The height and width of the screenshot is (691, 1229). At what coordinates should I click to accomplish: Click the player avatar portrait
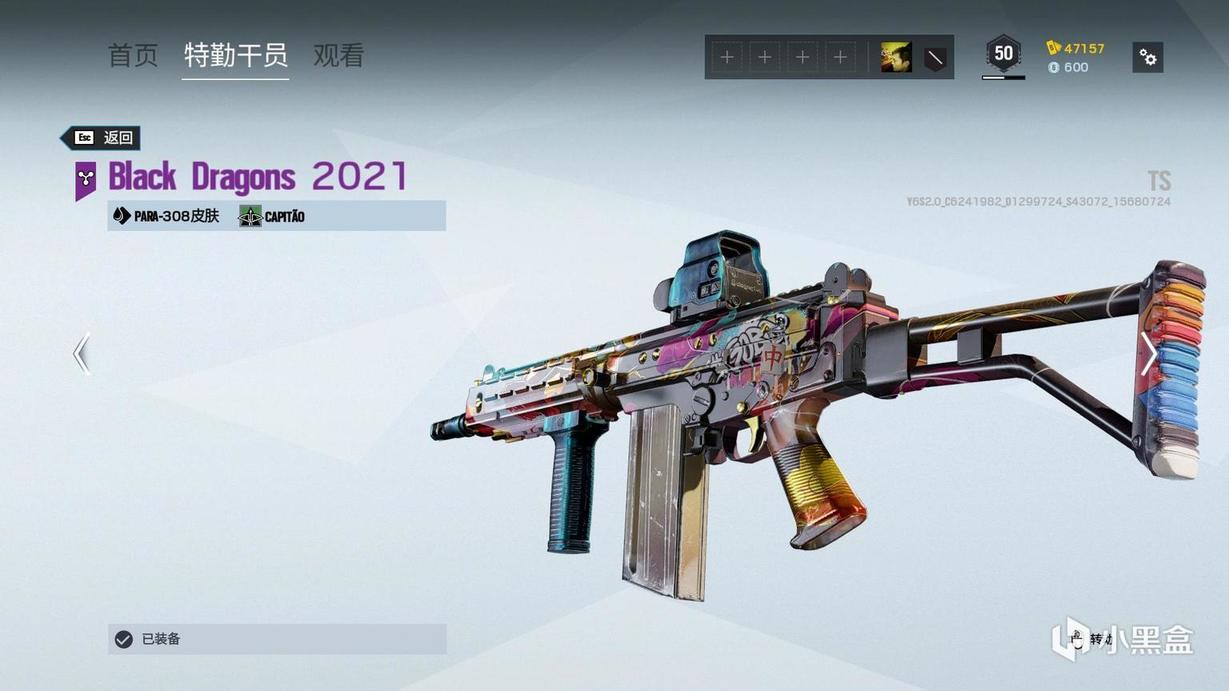click(x=896, y=58)
